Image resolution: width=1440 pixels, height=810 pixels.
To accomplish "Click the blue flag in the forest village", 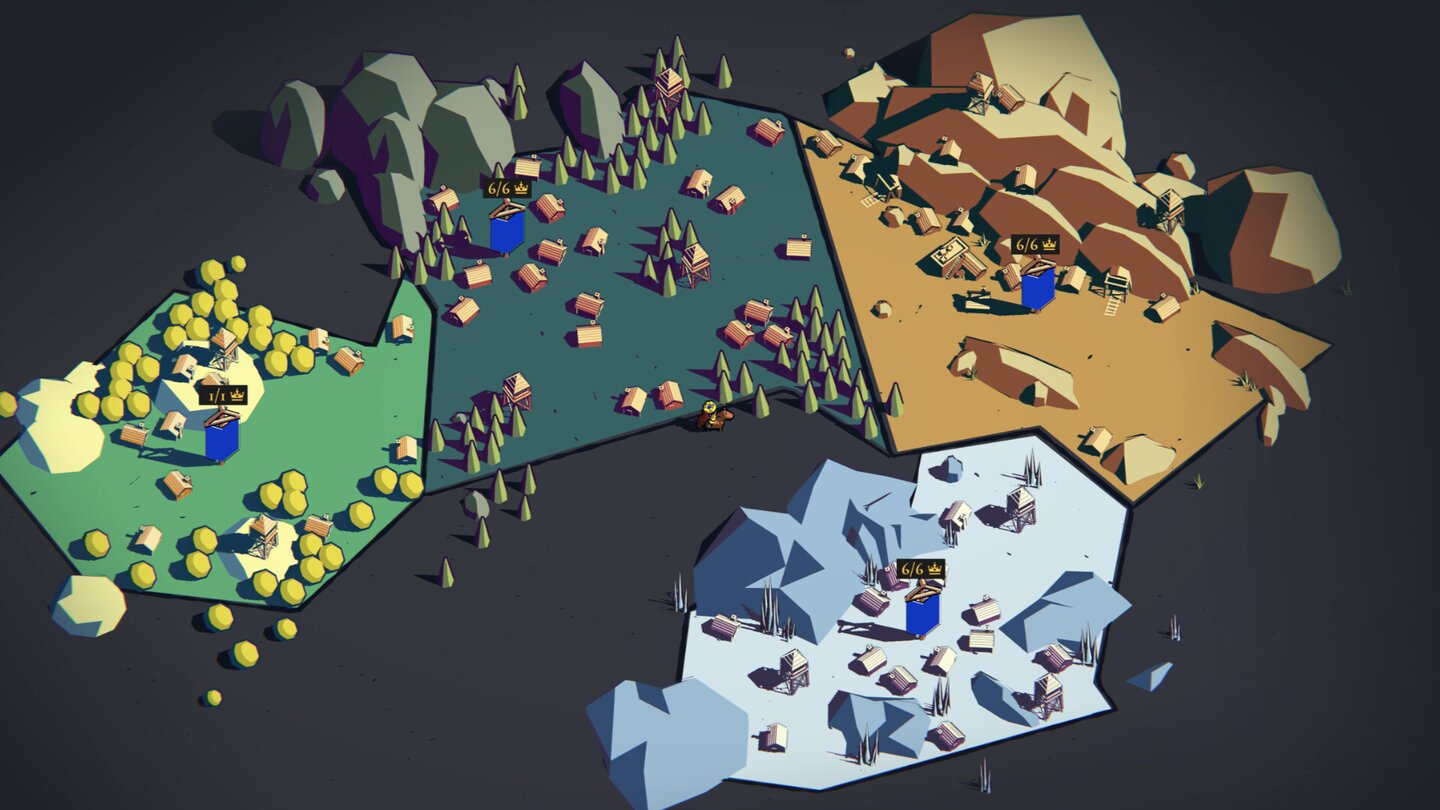I will pos(508,232).
